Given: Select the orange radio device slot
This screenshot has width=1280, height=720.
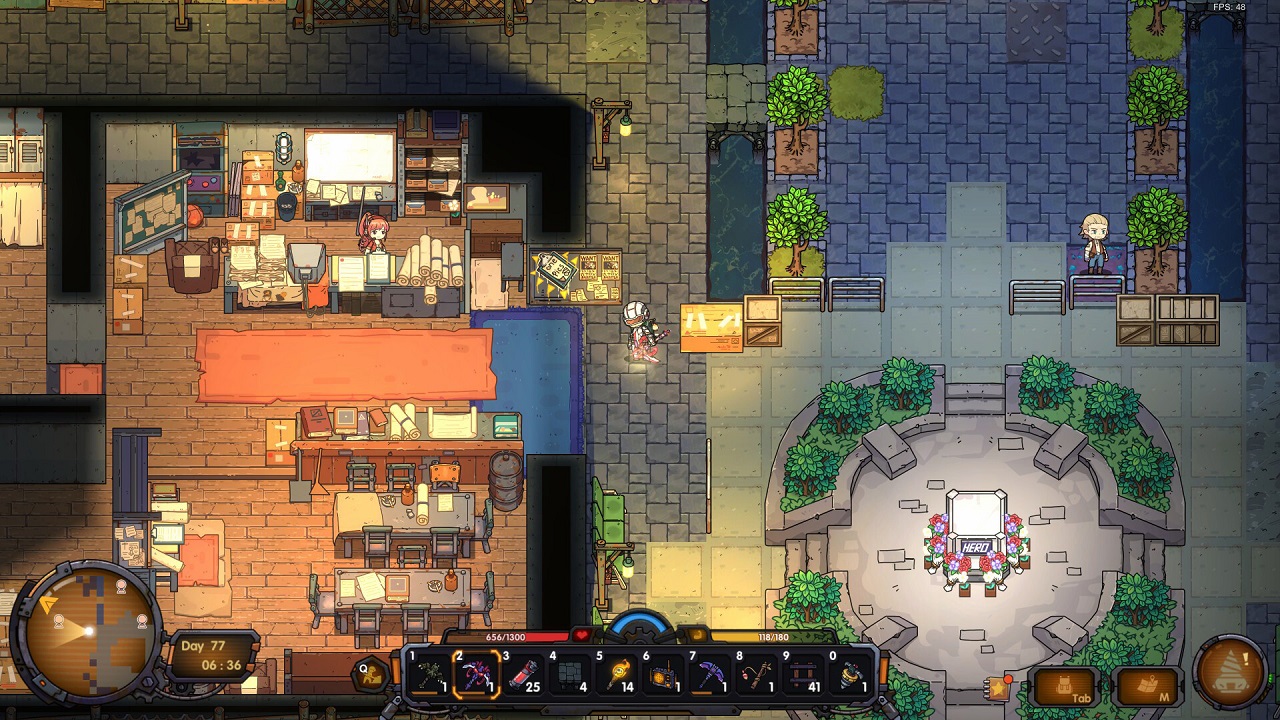Looking at the screenshot, I should coord(664,675).
